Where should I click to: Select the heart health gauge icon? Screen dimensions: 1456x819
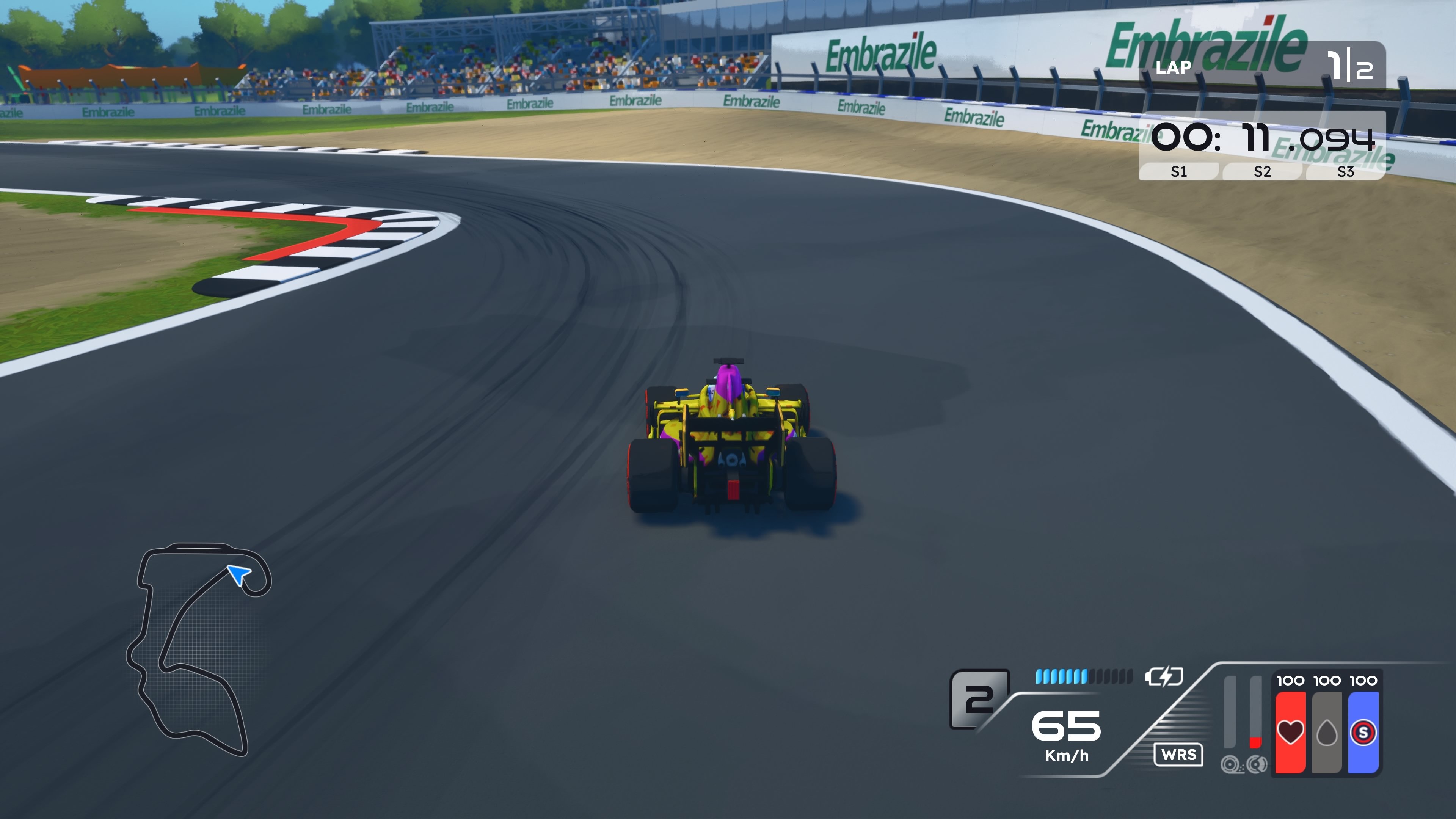(x=1291, y=733)
